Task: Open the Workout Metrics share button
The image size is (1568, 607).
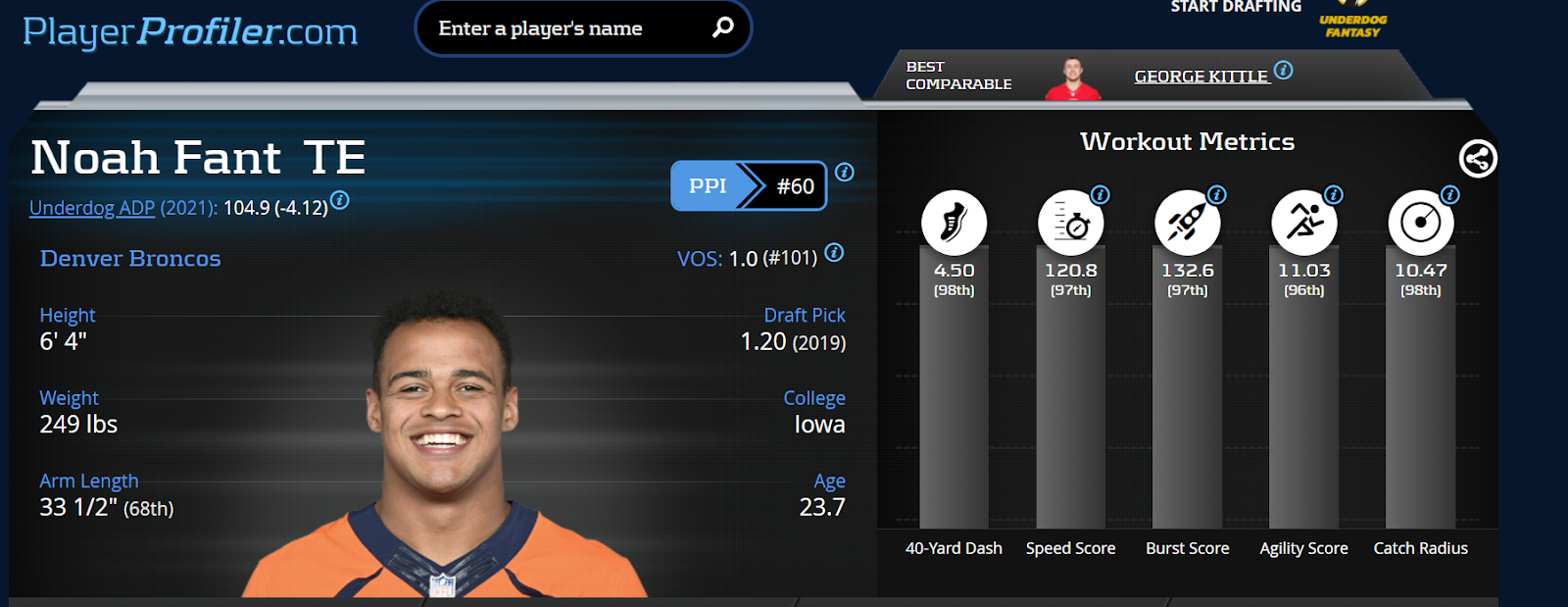Action: click(x=1477, y=158)
